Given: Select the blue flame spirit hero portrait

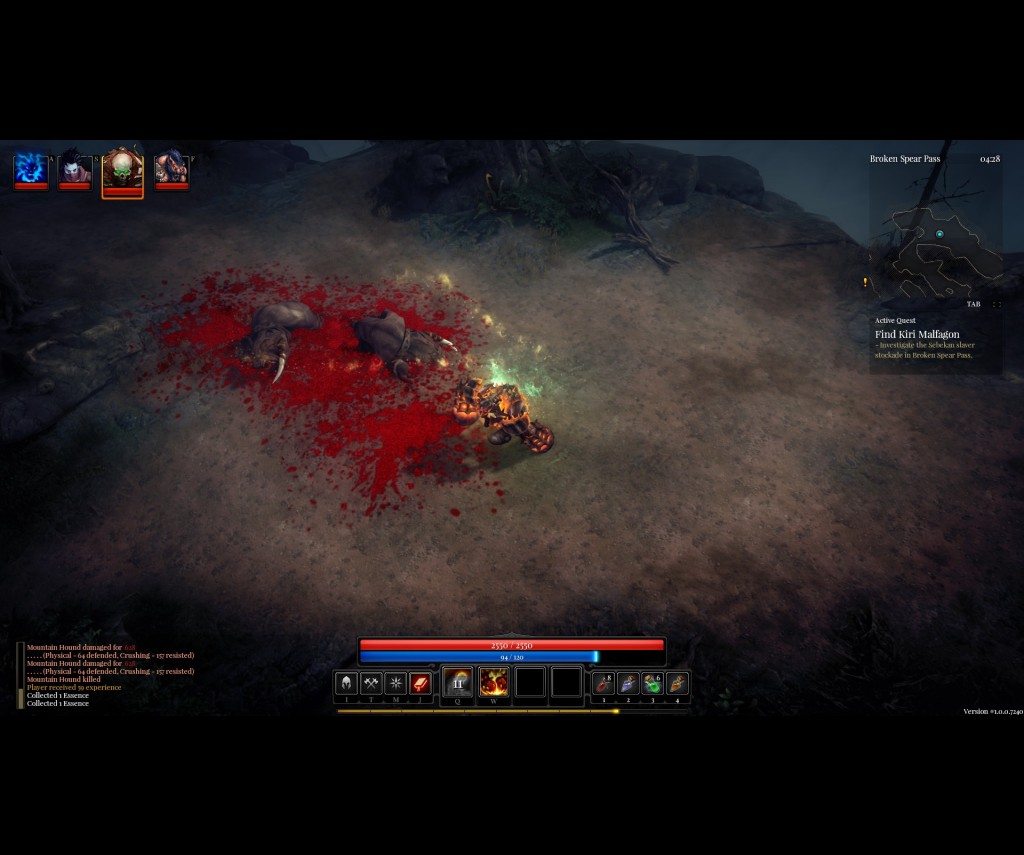Looking at the screenshot, I should [31, 168].
